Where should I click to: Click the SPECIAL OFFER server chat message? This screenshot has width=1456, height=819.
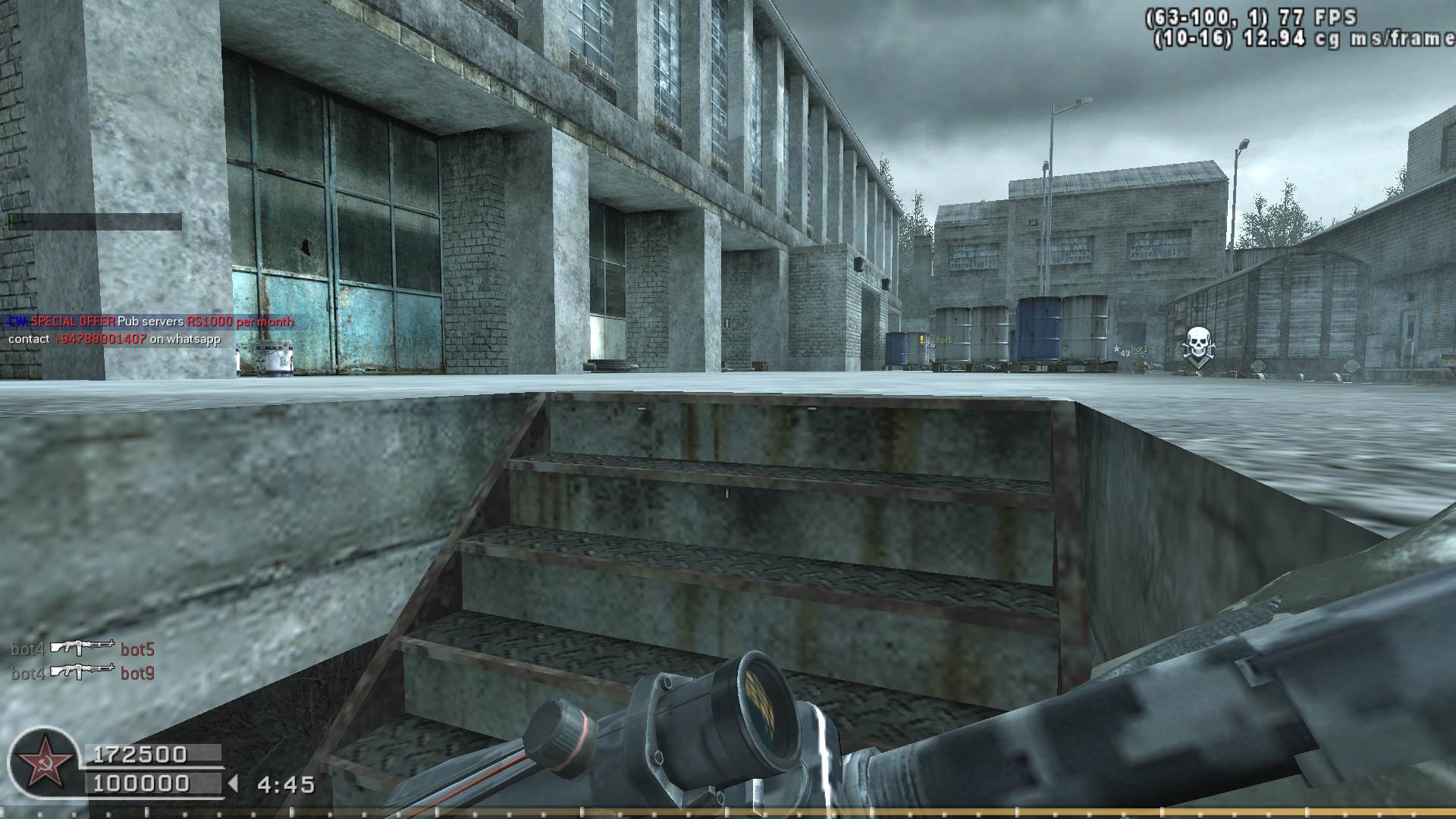[150, 322]
